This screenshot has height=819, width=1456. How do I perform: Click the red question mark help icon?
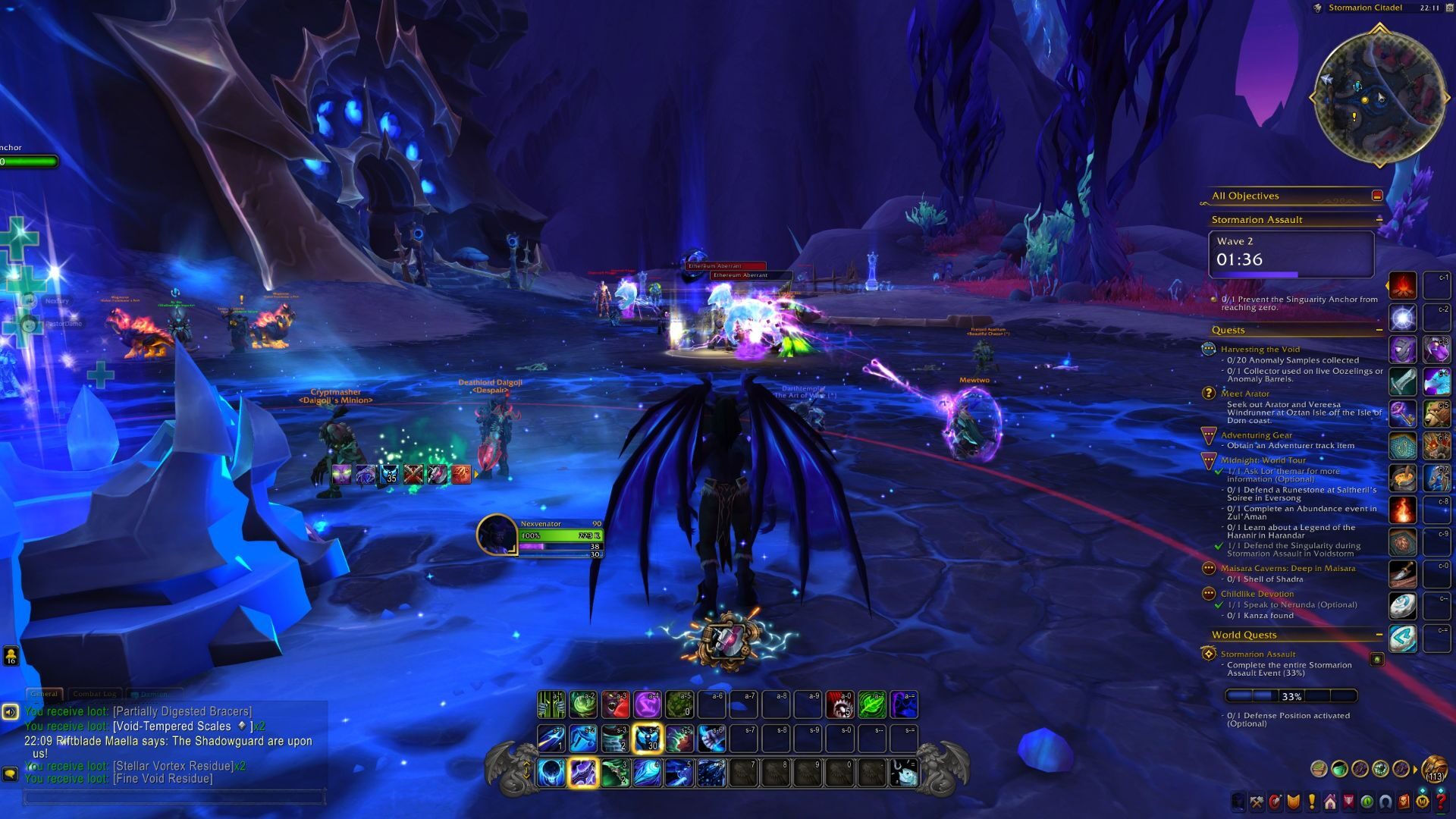pyautogui.click(x=1442, y=799)
